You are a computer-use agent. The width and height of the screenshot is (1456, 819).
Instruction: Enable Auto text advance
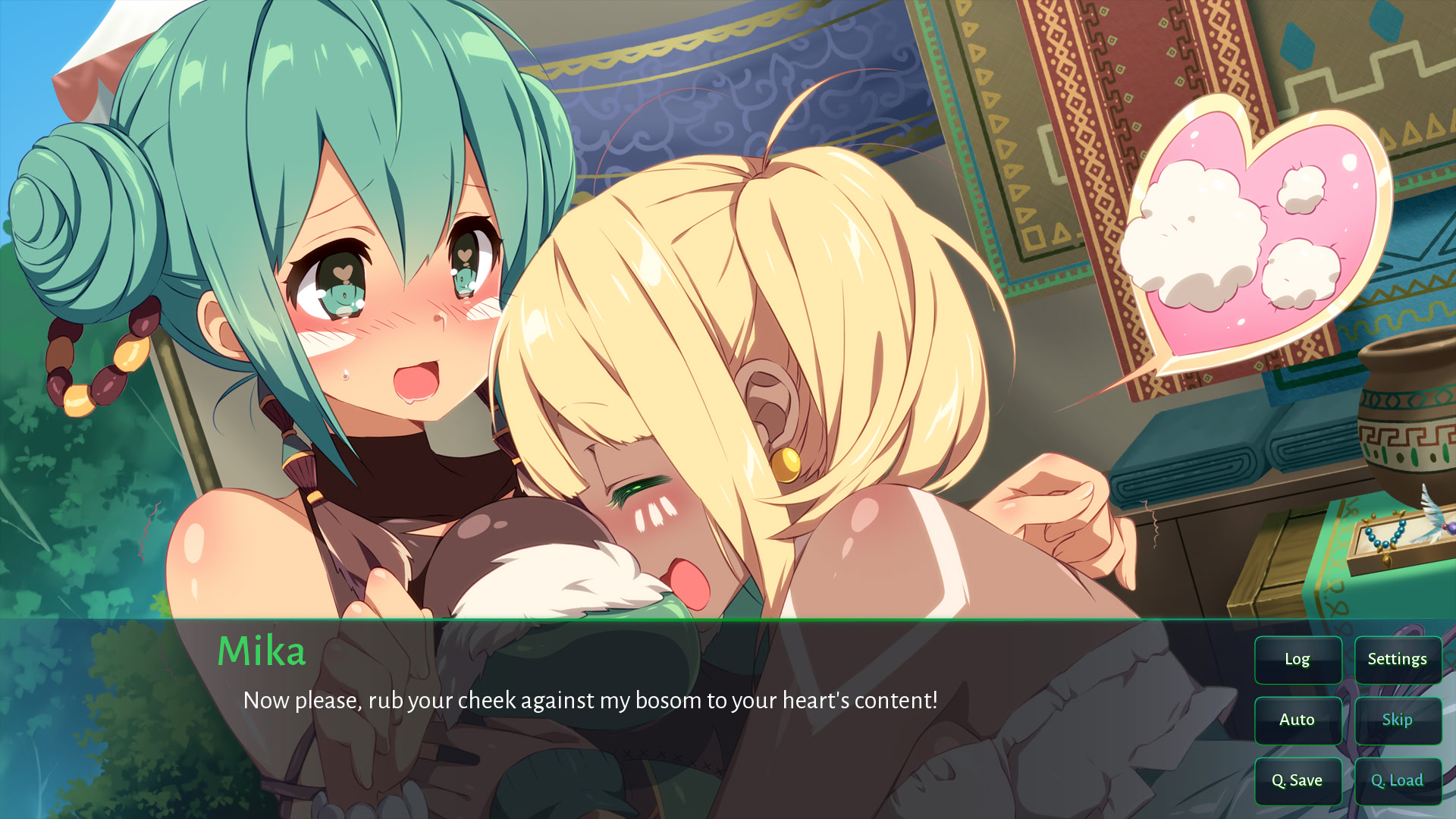(1298, 720)
